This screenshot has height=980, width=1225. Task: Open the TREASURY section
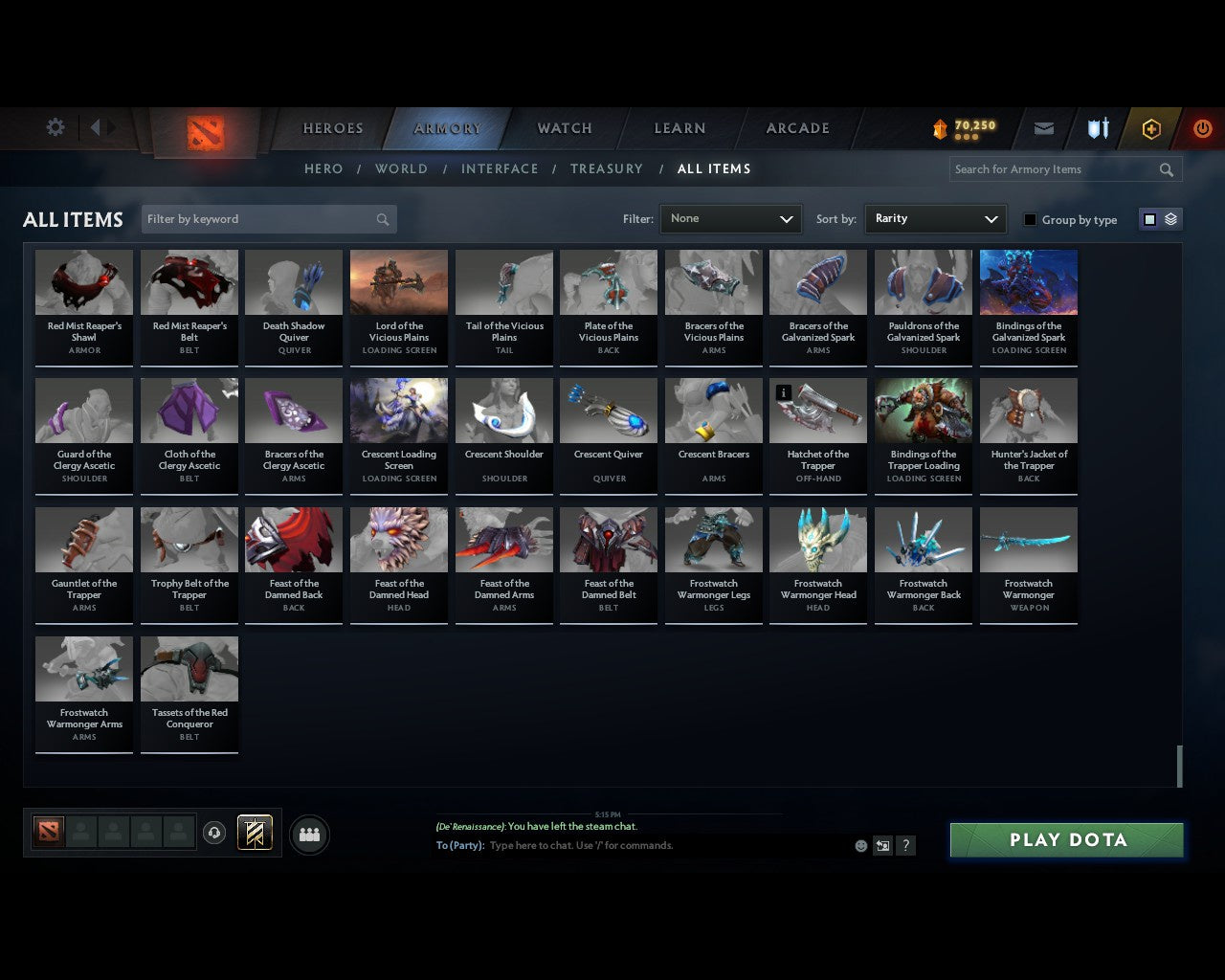click(606, 168)
